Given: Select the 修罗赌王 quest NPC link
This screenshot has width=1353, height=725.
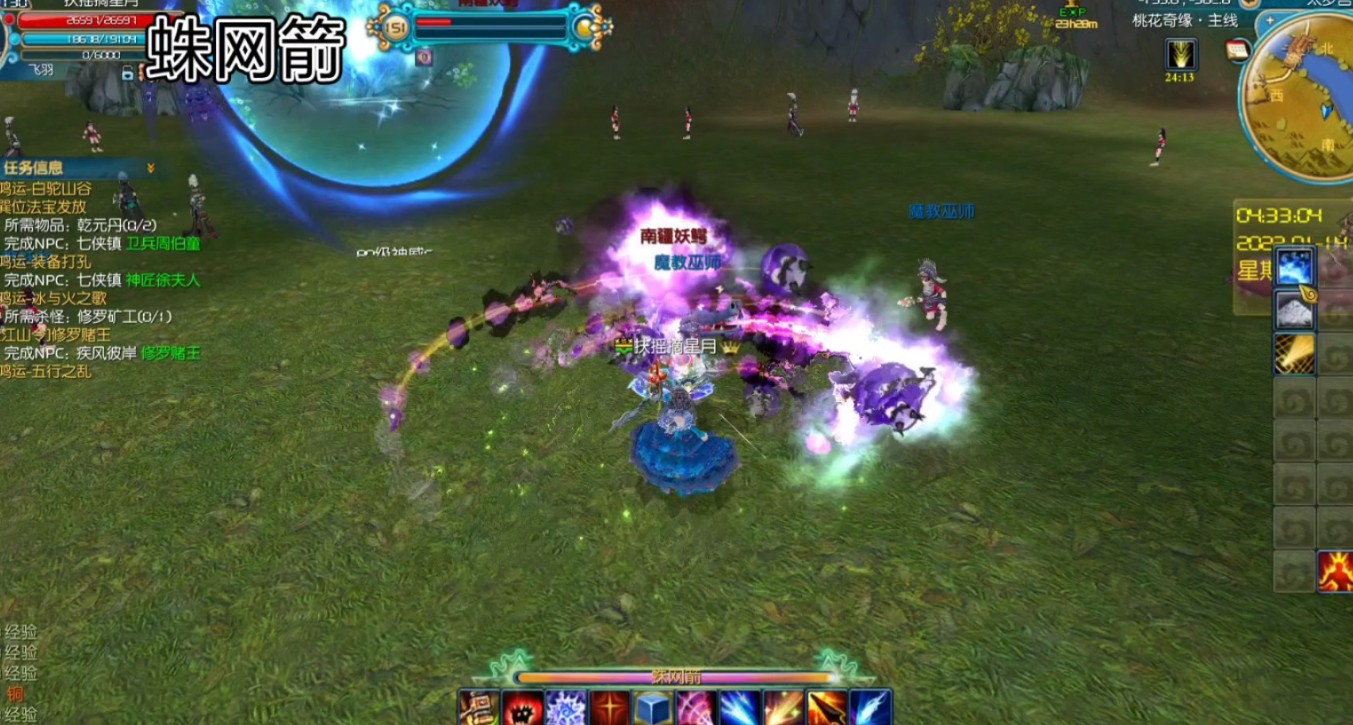Looking at the screenshot, I should [170, 353].
